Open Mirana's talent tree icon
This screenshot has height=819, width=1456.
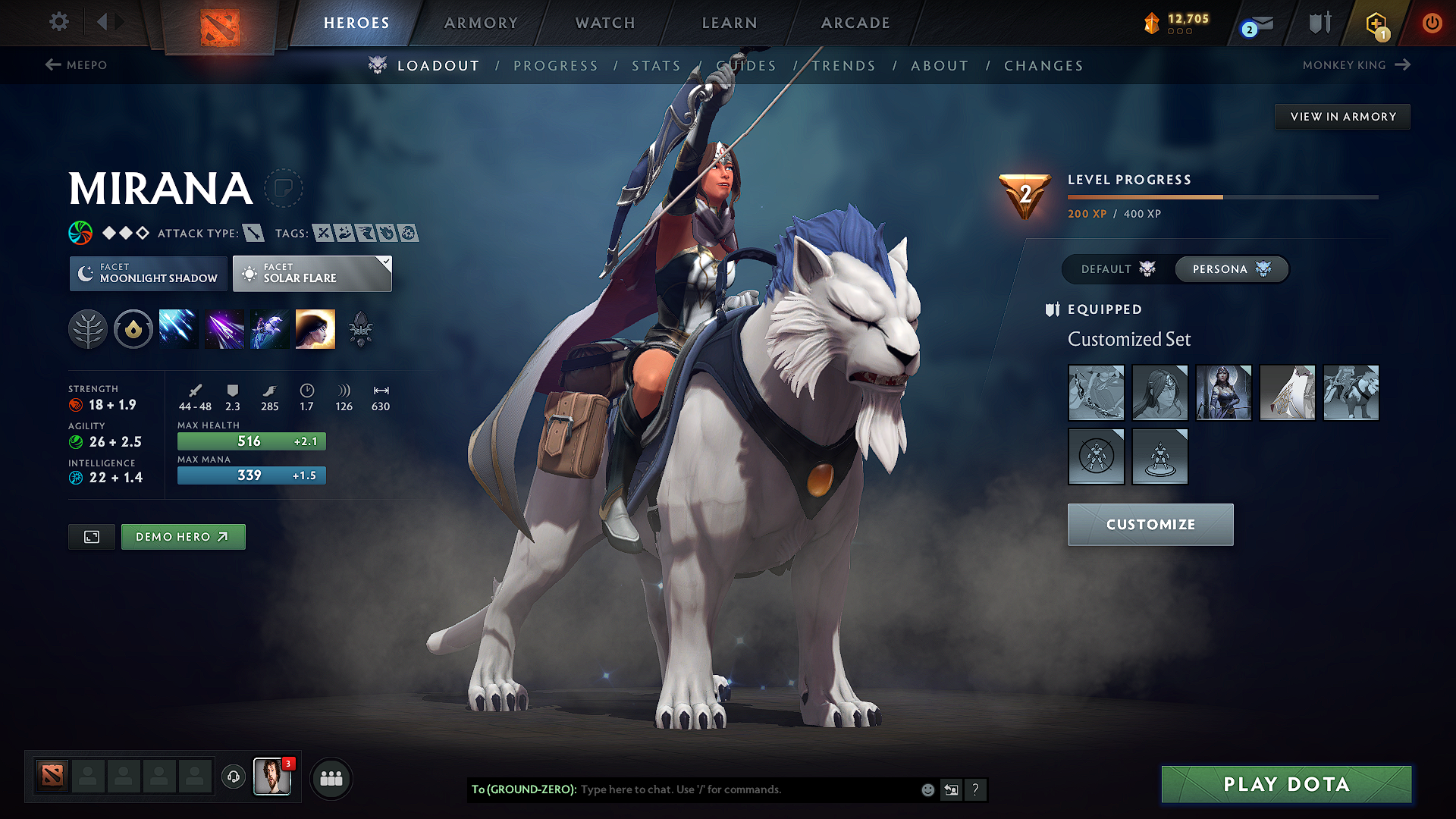point(88,328)
